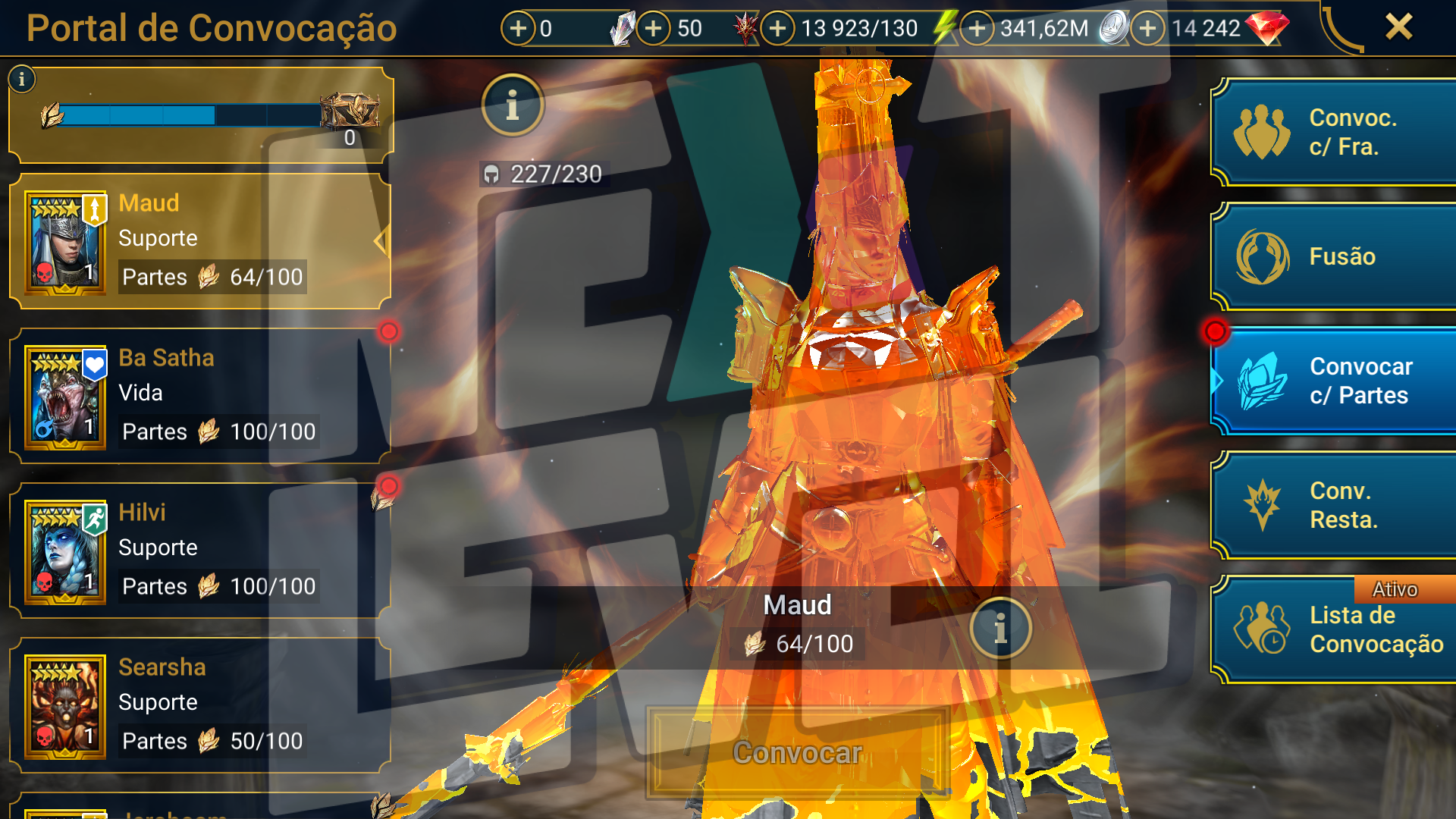Select Maud in the champion list

click(200, 241)
